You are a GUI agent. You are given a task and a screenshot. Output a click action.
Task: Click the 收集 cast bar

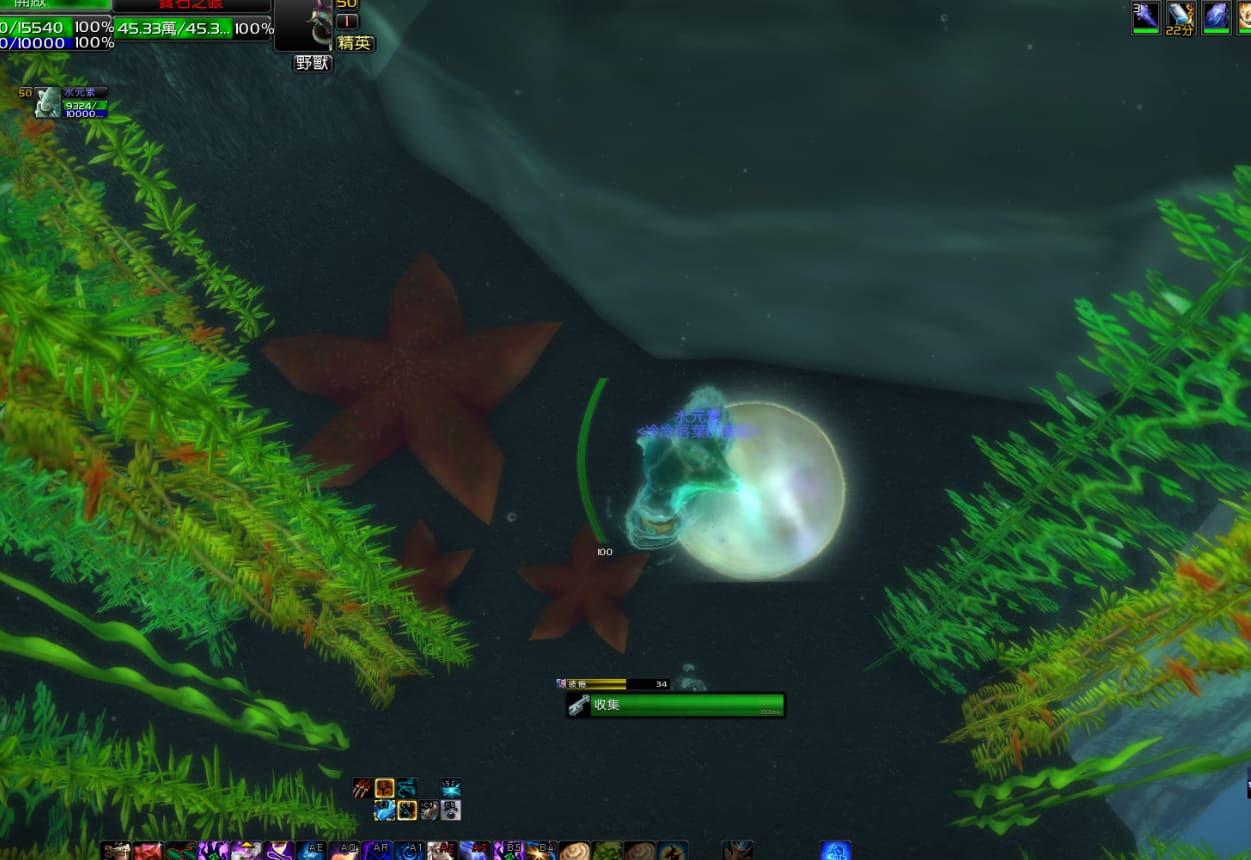click(x=676, y=705)
